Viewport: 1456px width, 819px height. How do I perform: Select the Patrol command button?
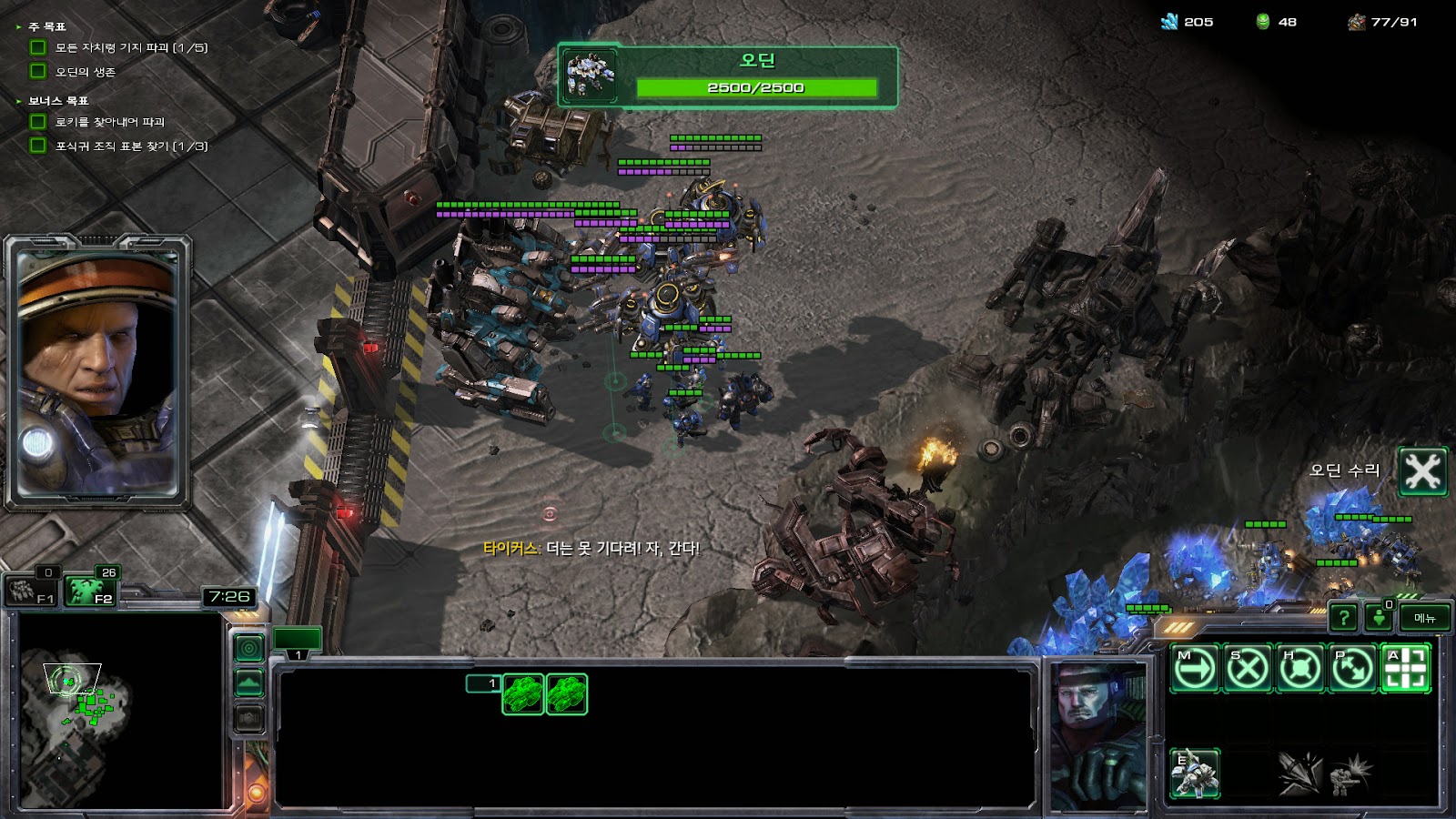[x=1352, y=669]
